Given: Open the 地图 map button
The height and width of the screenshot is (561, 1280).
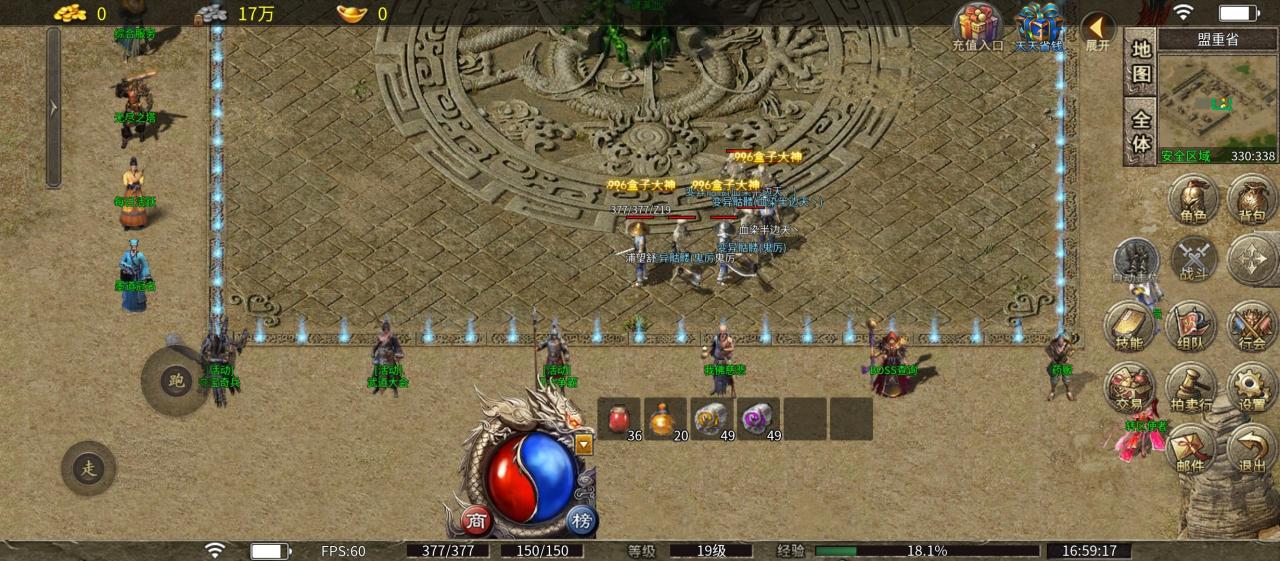Looking at the screenshot, I should tap(1141, 62).
